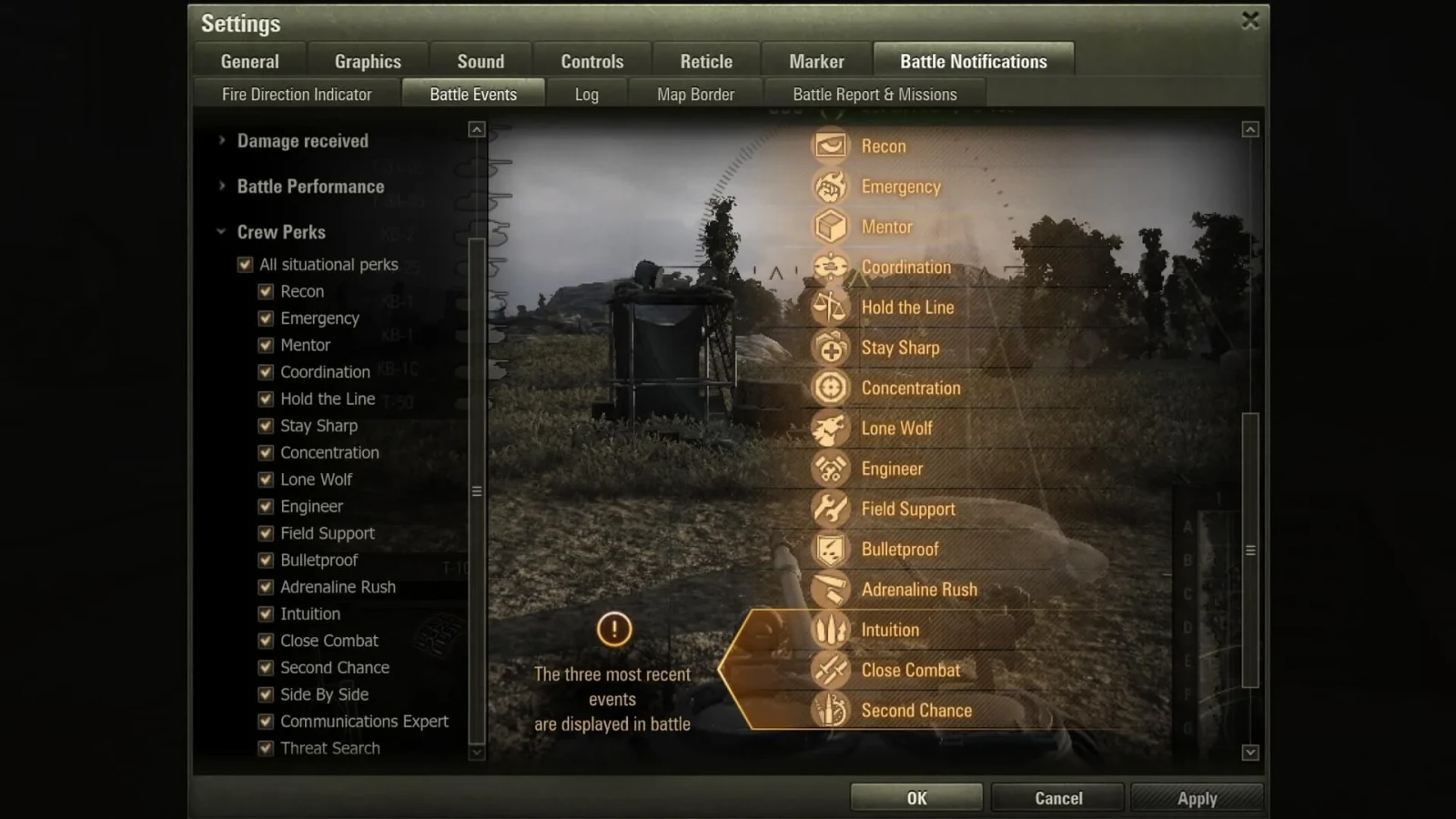This screenshot has width=1456, height=819.
Task: Open Battle Report & Missions sub-tab
Action: [x=875, y=94]
